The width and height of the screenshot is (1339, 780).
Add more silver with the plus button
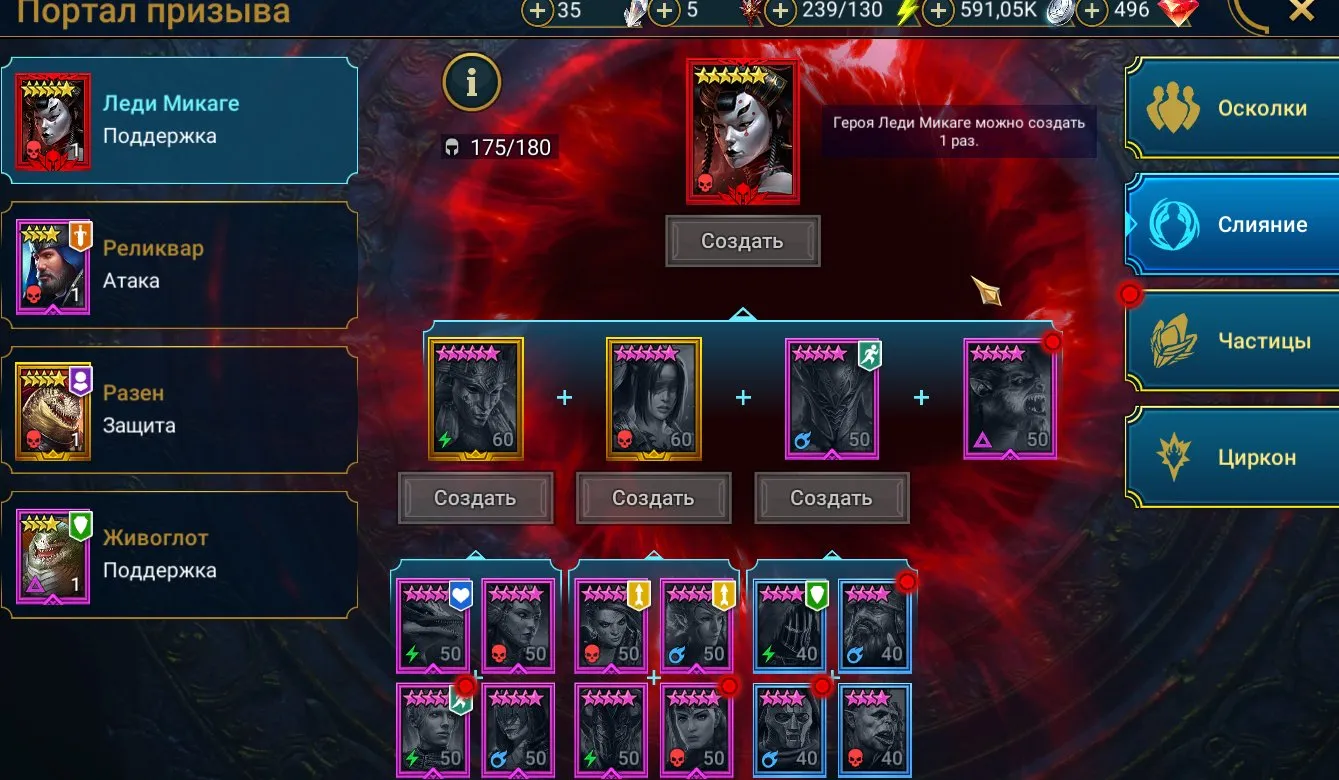(x=937, y=12)
